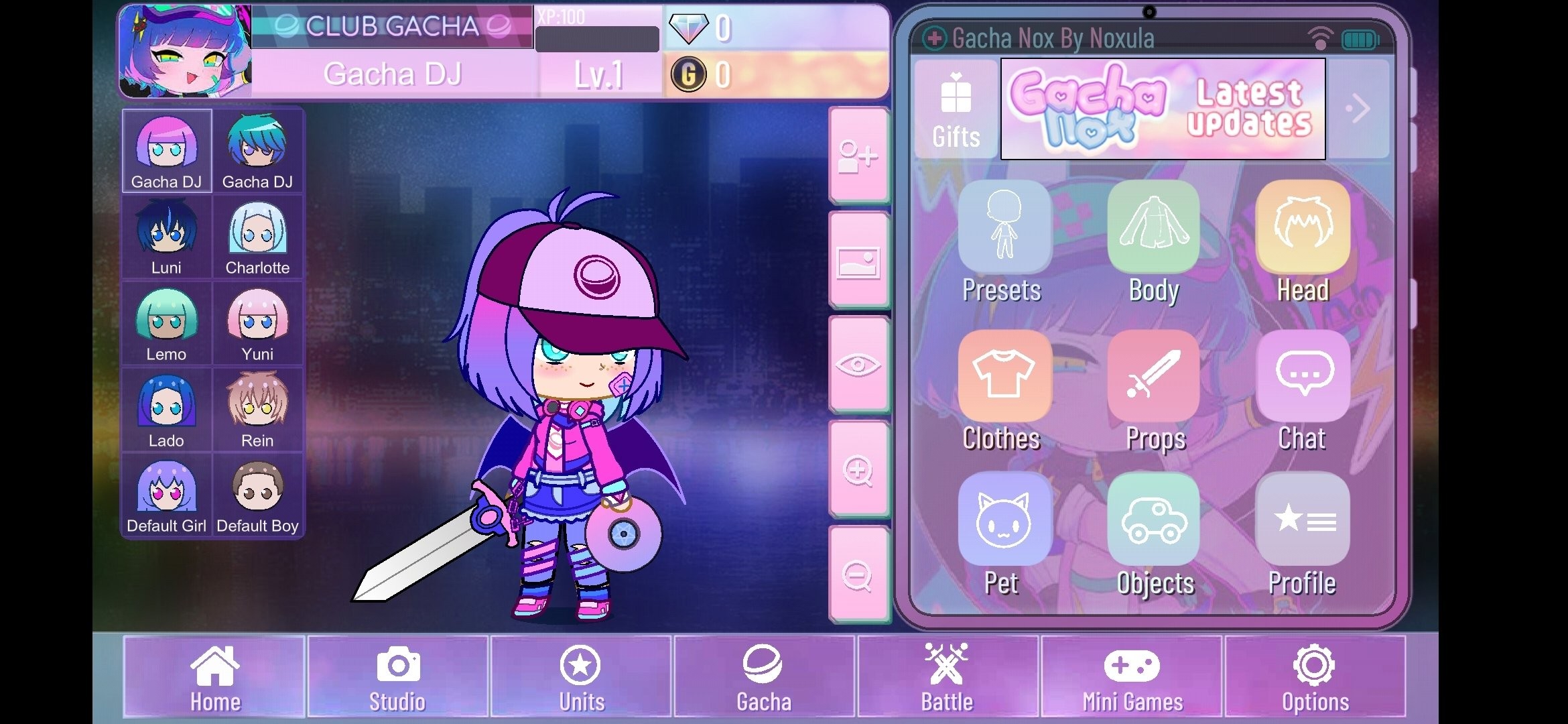This screenshot has width=1568, height=724.
Task: View the Gacha Nox Latest Updates banner
Action: tap(1163, 109)
